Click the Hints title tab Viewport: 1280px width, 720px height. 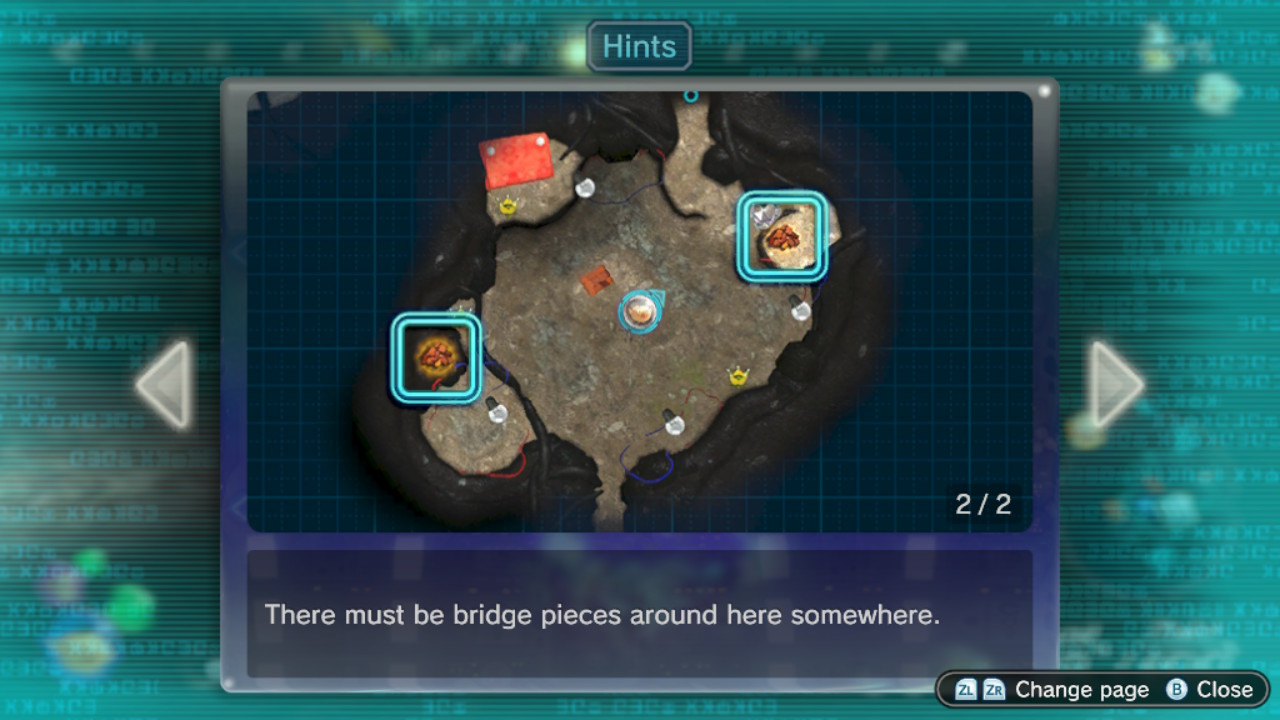639,47
